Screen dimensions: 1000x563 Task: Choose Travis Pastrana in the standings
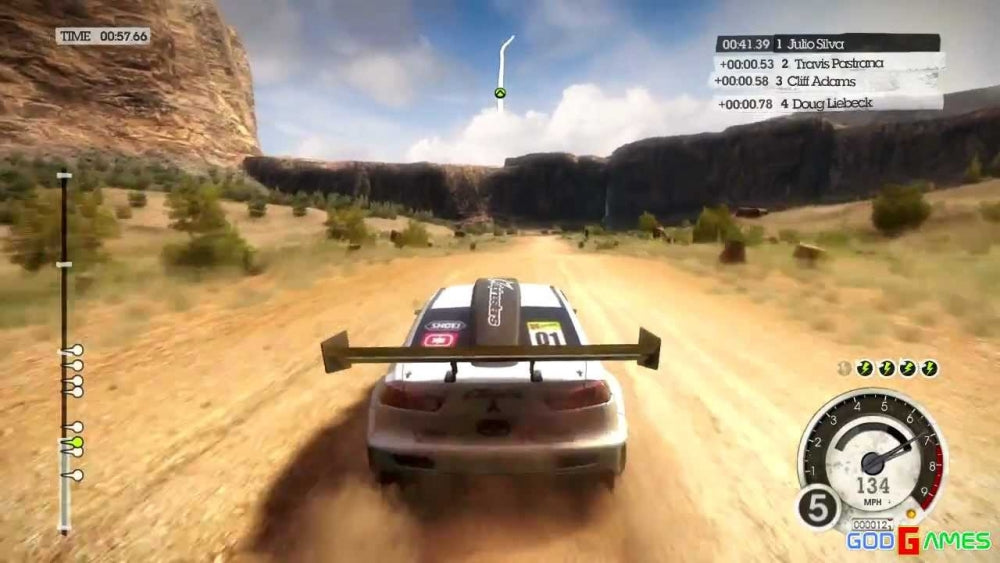pos(827,63)
